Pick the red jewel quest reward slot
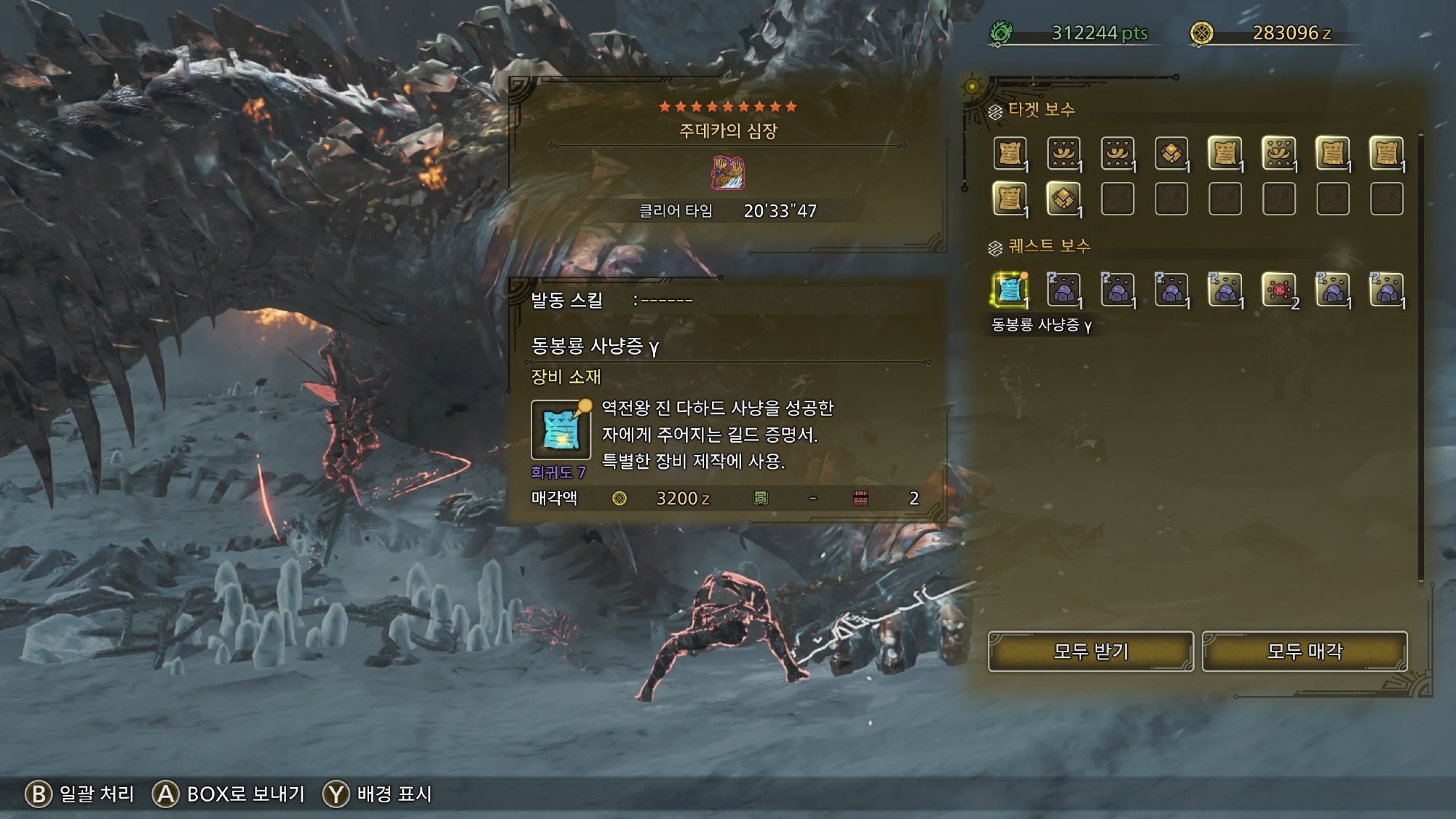This screenshot has width=1456, height=819. point(1279,290)
